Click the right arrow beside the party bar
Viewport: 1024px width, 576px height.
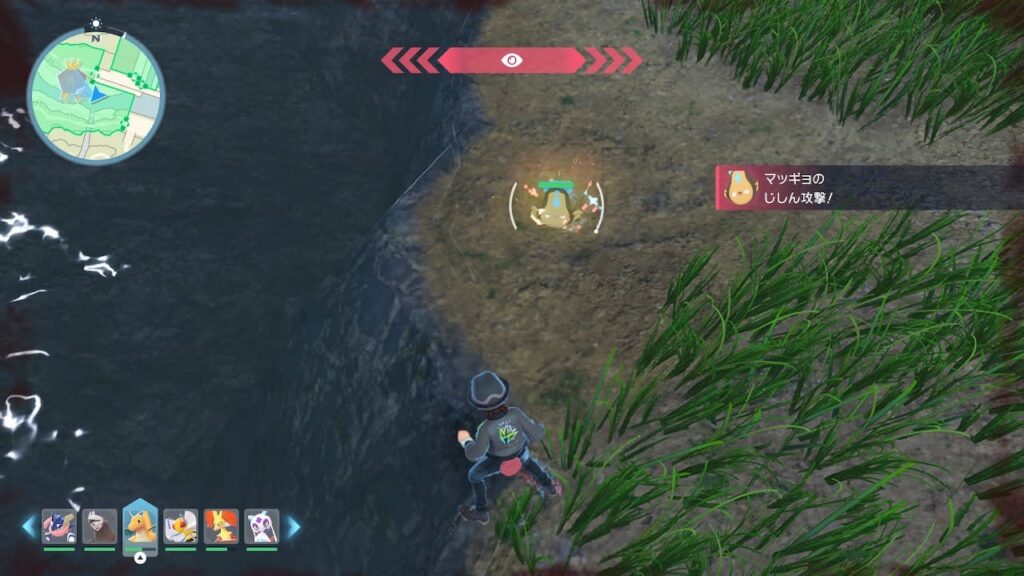(x=293, y=526)
